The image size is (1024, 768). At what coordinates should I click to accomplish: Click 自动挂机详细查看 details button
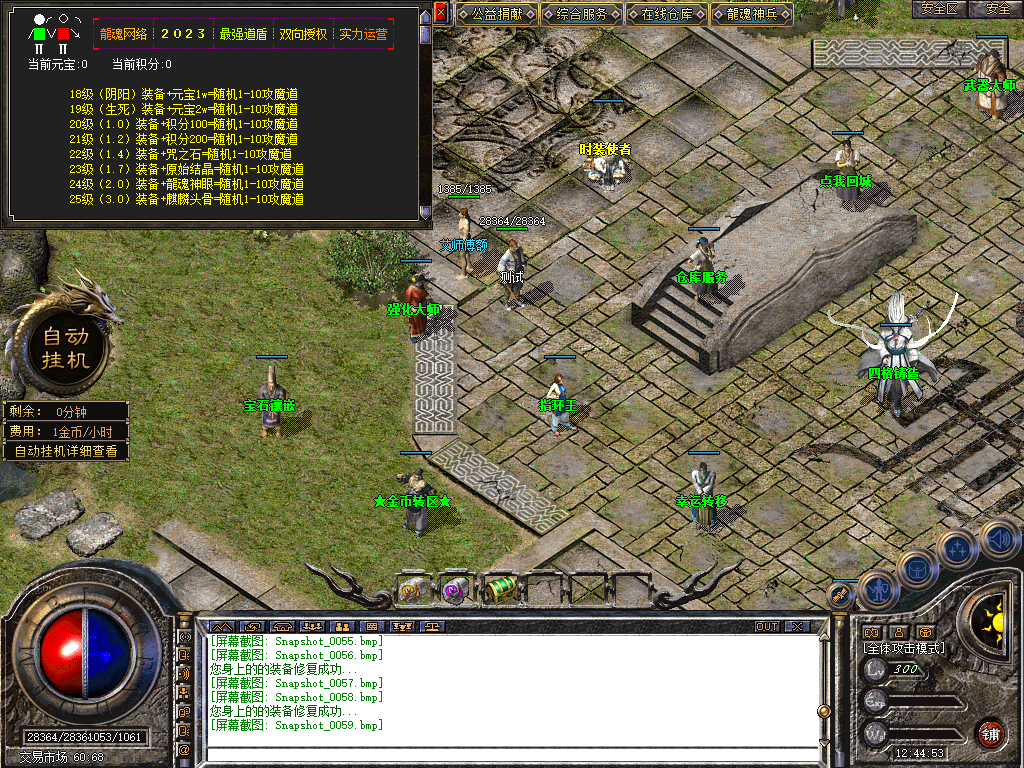point(66,451)
